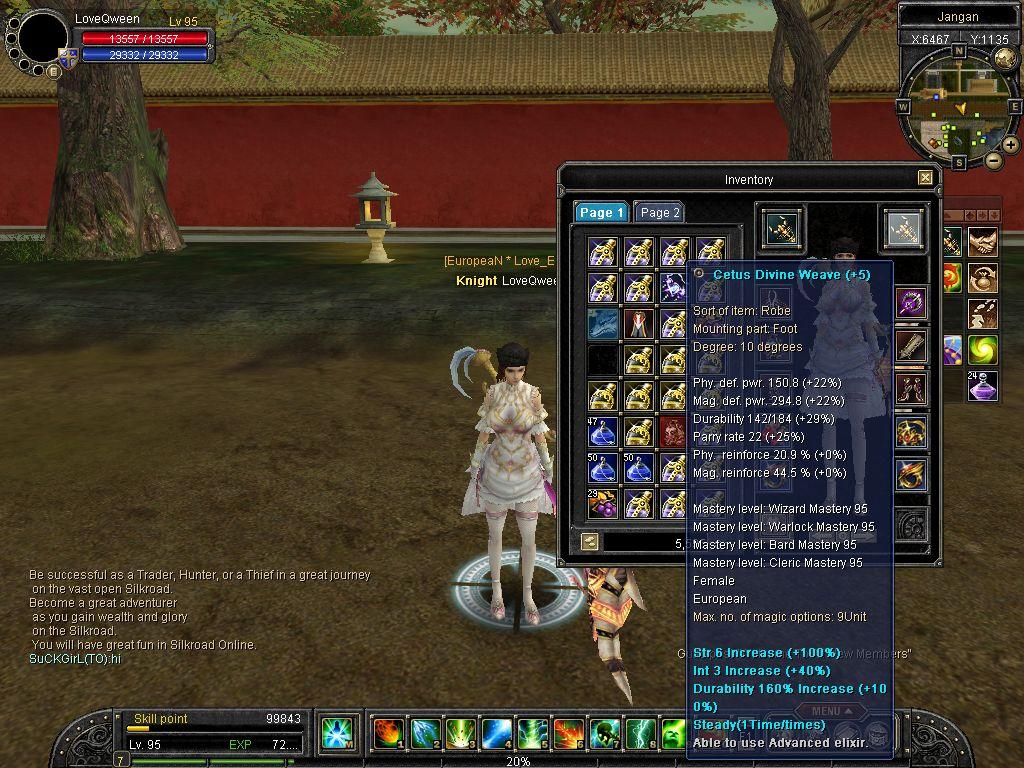Screen dimensions: 1024x768
Task: Activate the fire skill in hotbar slot 1
Action: click(387, 734)
